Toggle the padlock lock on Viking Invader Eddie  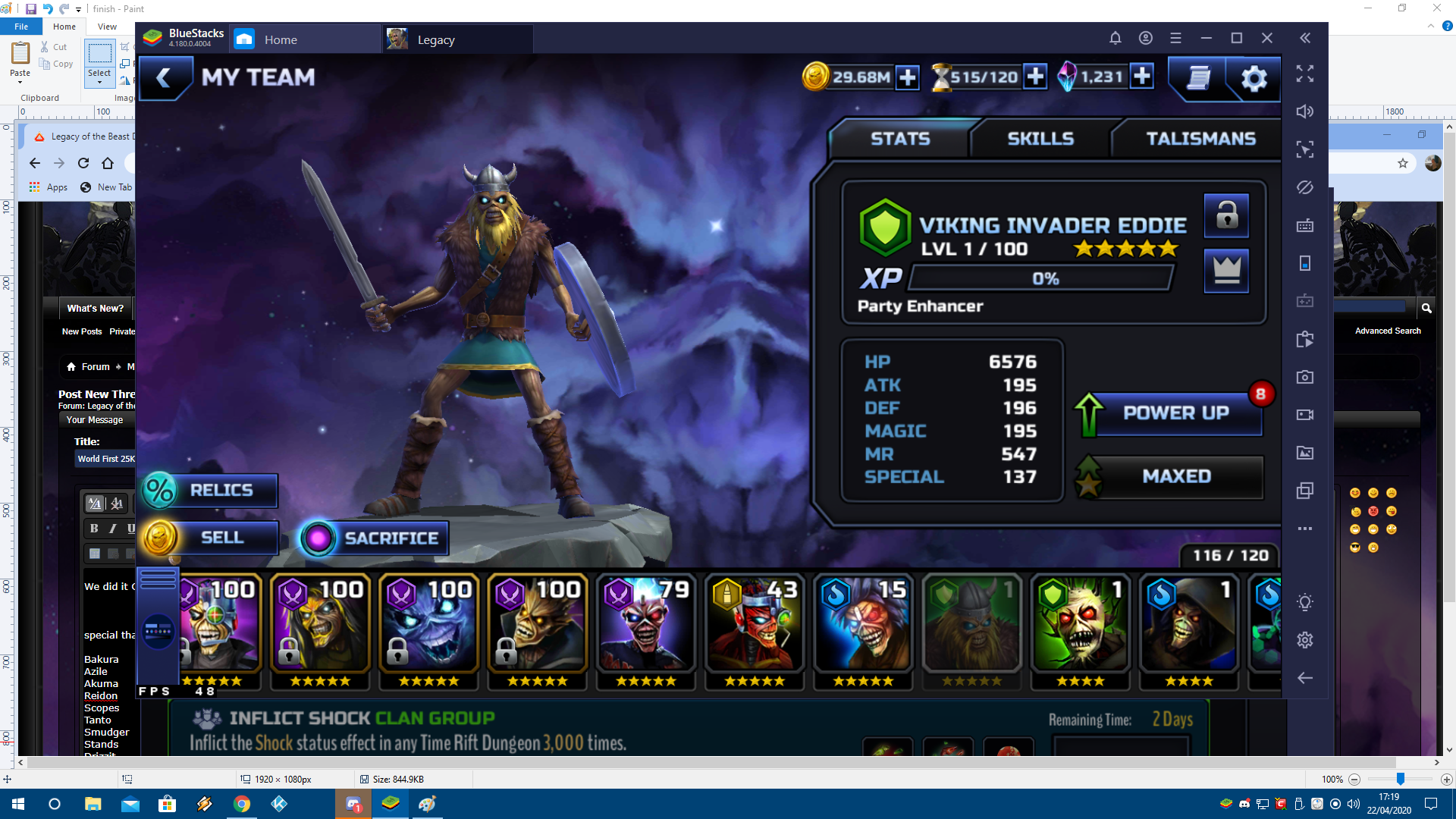pos(1226,216)
